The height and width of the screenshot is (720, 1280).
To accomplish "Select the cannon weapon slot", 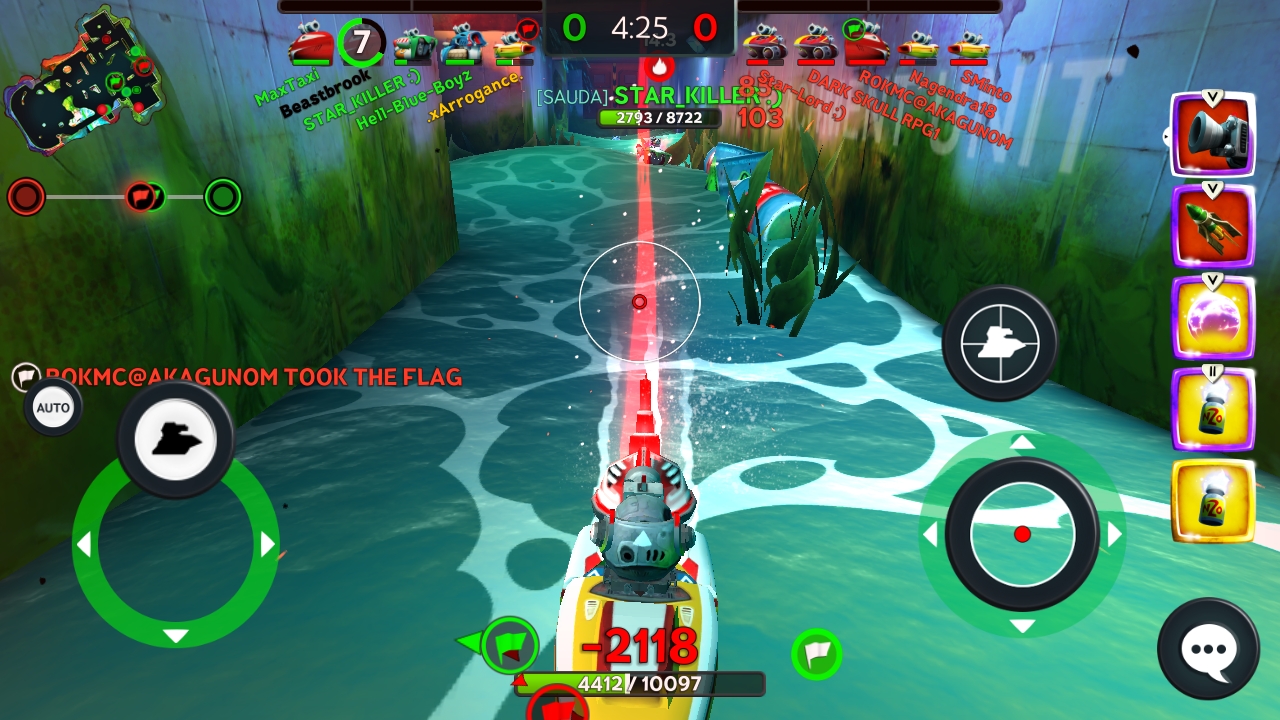I will pyautogui.click(x=1213, y=137).
